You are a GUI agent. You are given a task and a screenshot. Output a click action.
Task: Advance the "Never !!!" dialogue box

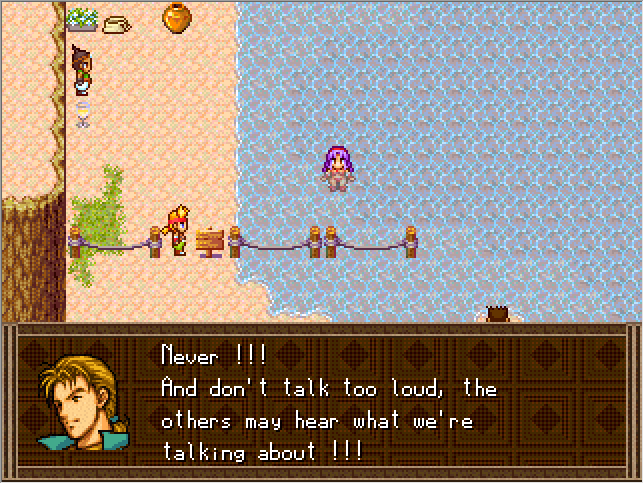pyautogui.click(x=330, y=402)
